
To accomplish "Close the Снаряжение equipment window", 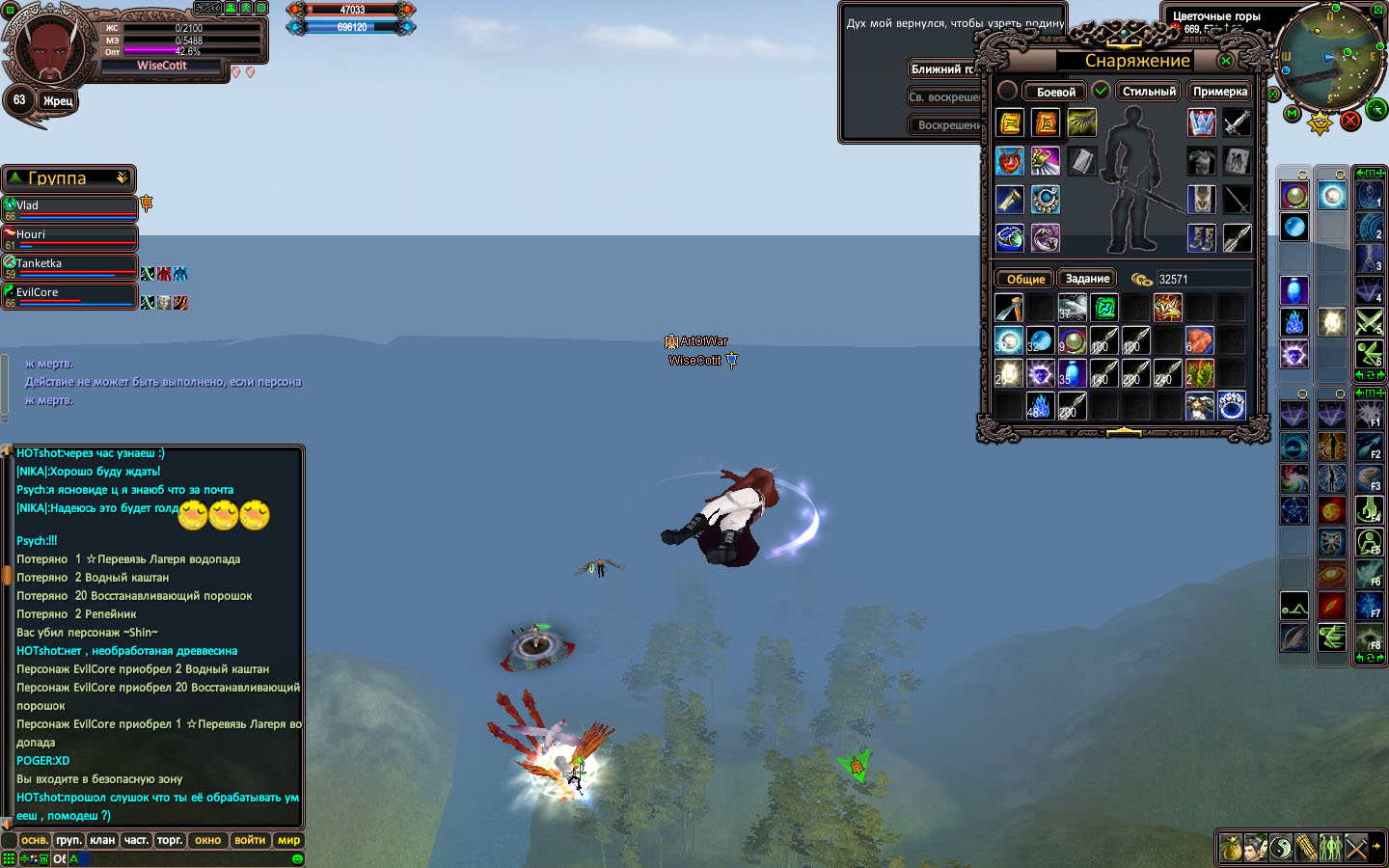I will [1225, 61].
